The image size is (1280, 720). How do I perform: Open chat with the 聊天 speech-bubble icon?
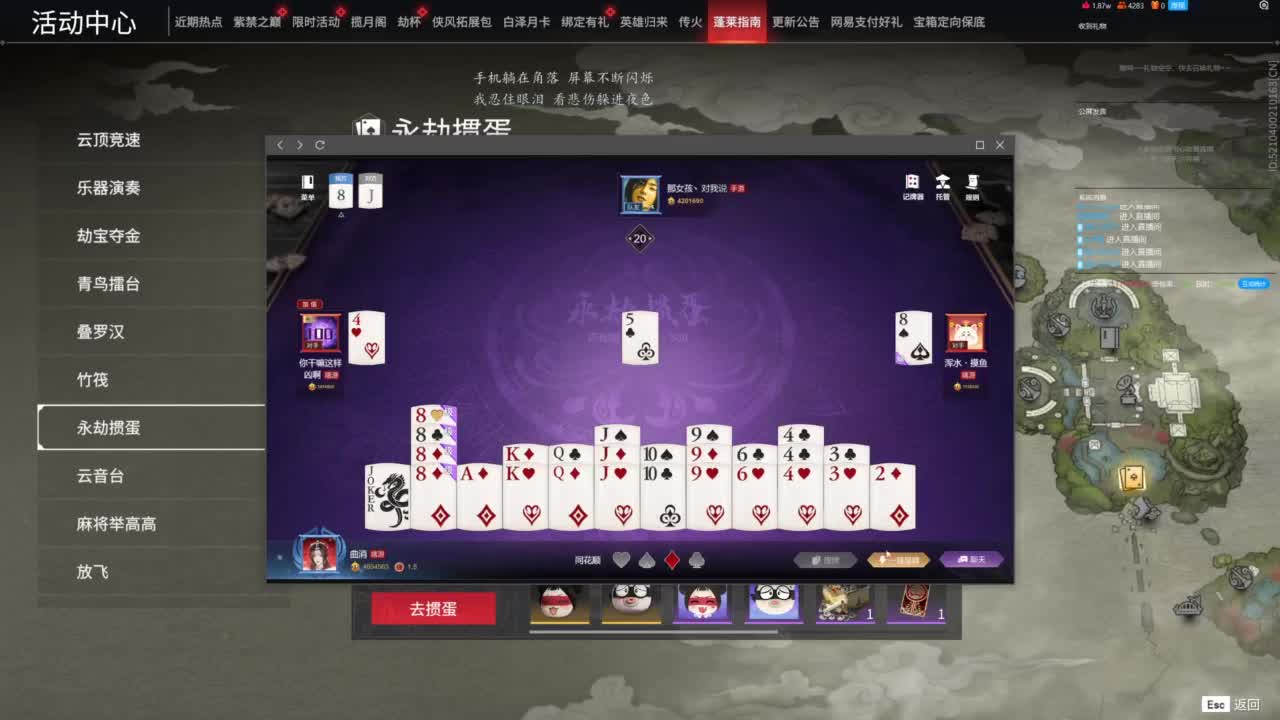pyautogui.click(x=968, y=559)
